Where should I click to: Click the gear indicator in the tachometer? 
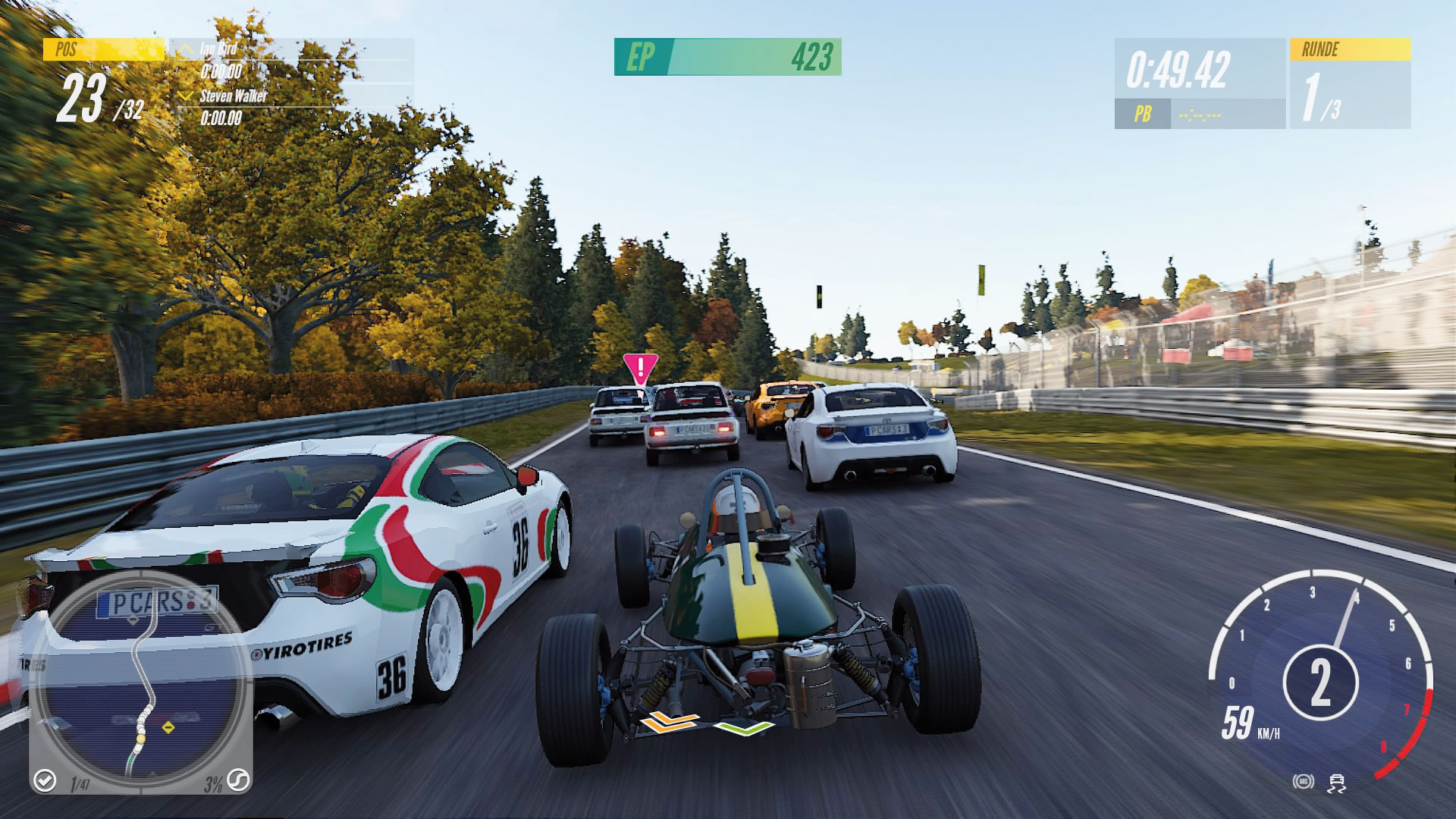(x=1320, y=682)
